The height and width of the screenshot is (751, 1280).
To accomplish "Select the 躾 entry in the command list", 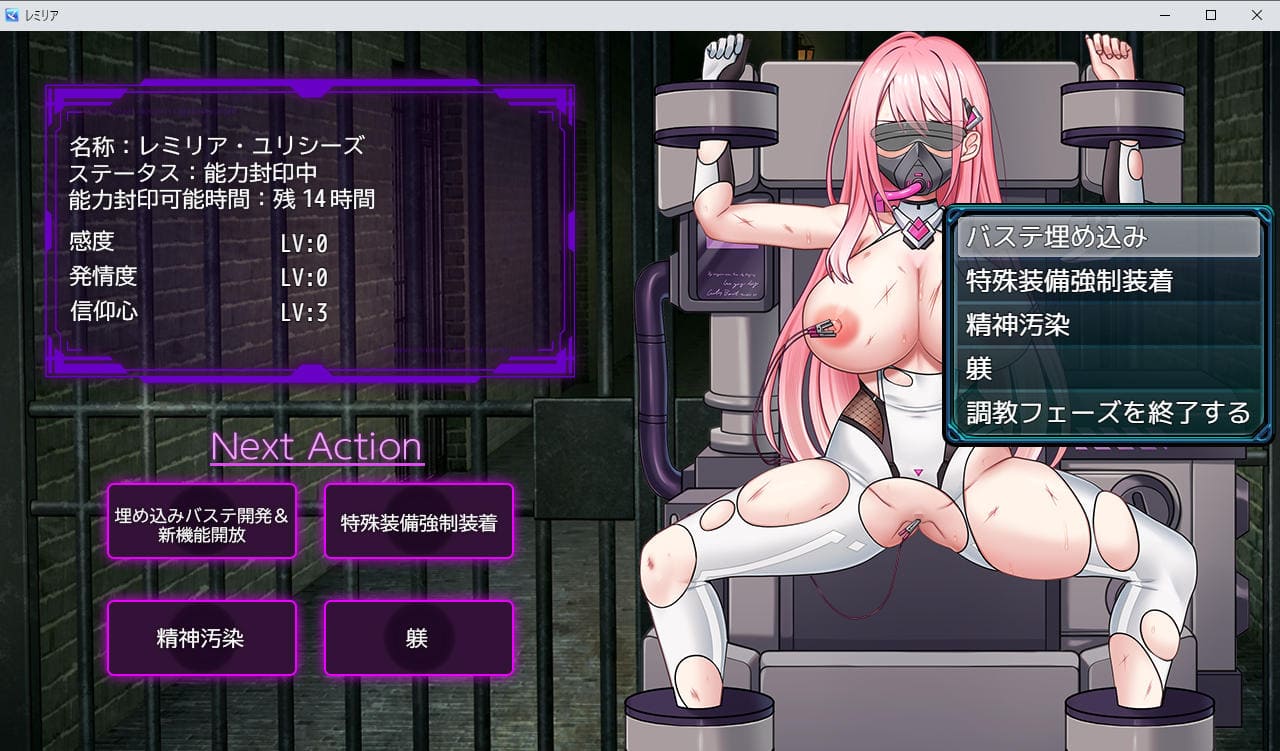I will [x=1107, y=369].
